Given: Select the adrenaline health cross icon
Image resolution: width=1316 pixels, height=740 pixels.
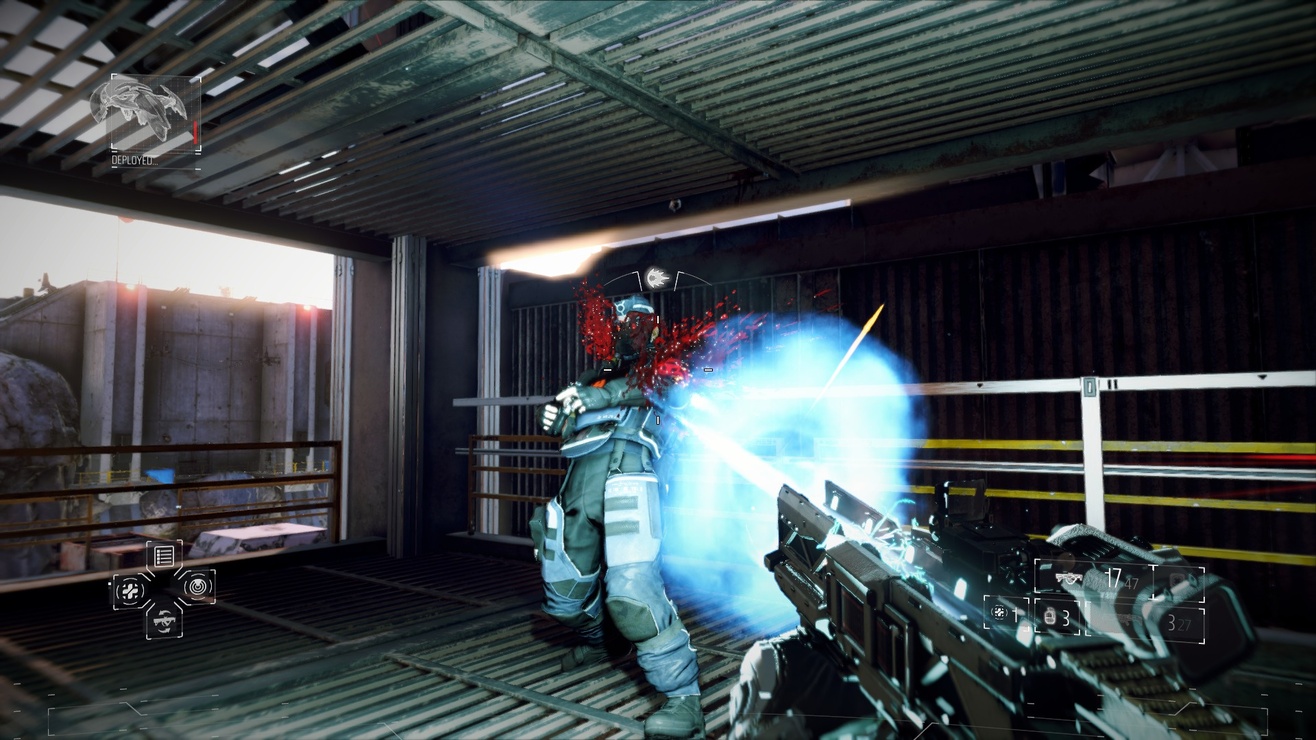Looking at the screenshot, I should [x=130, y=588].
